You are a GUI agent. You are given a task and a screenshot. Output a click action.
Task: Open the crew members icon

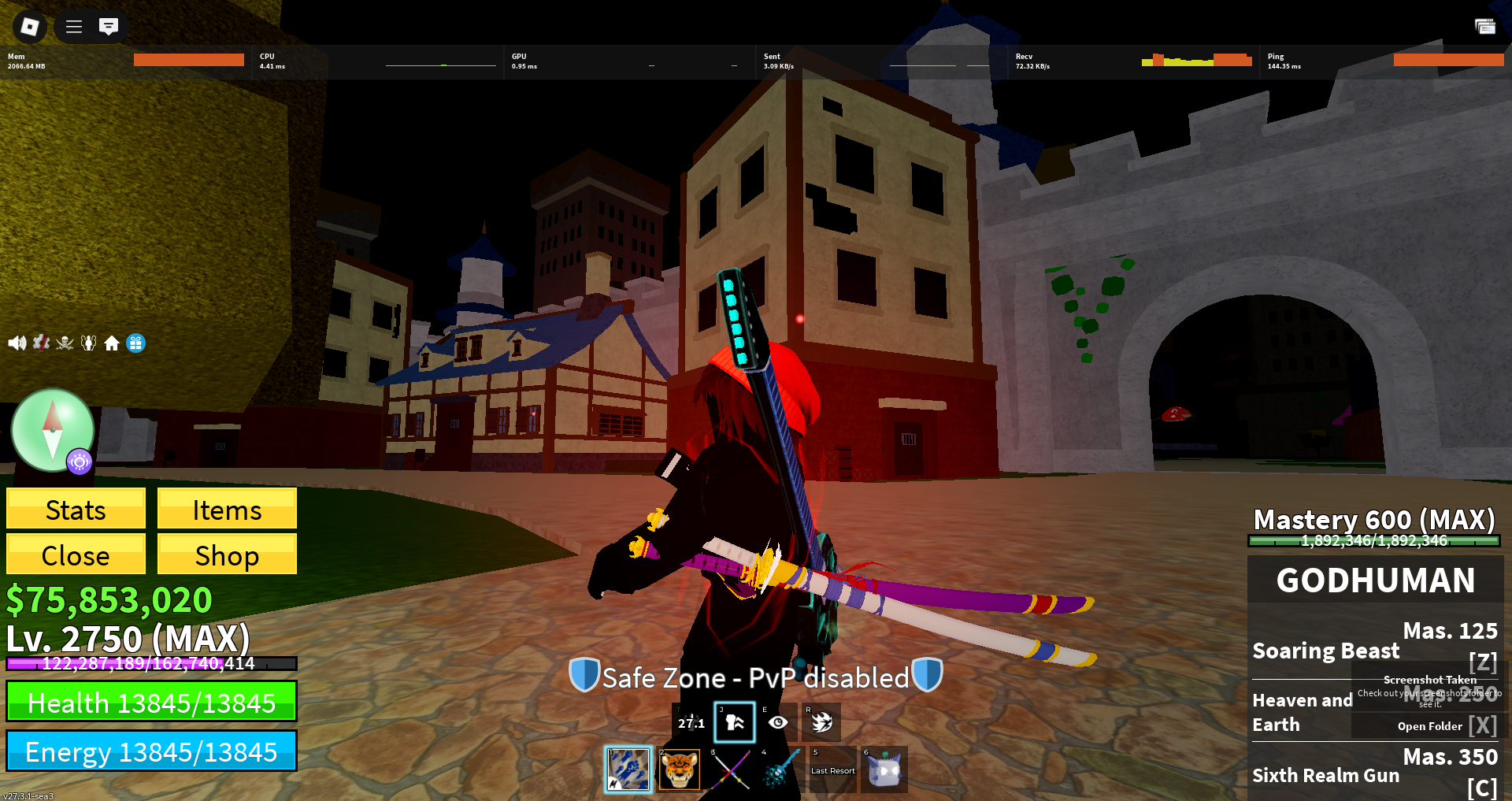88,343
